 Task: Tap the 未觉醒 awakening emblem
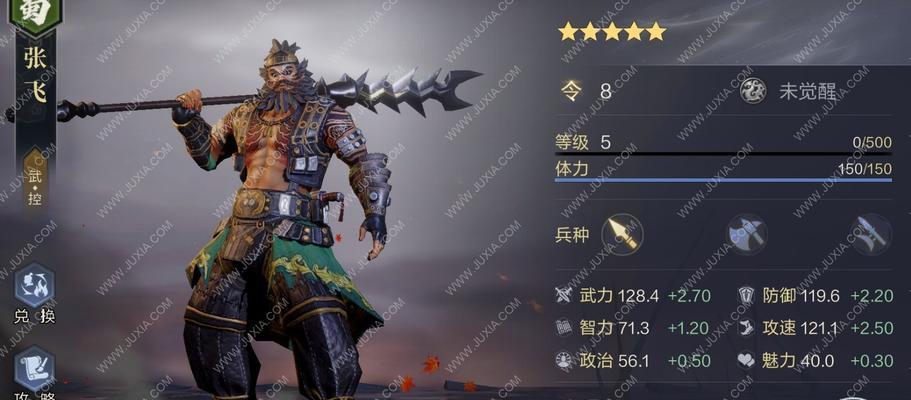752,91
